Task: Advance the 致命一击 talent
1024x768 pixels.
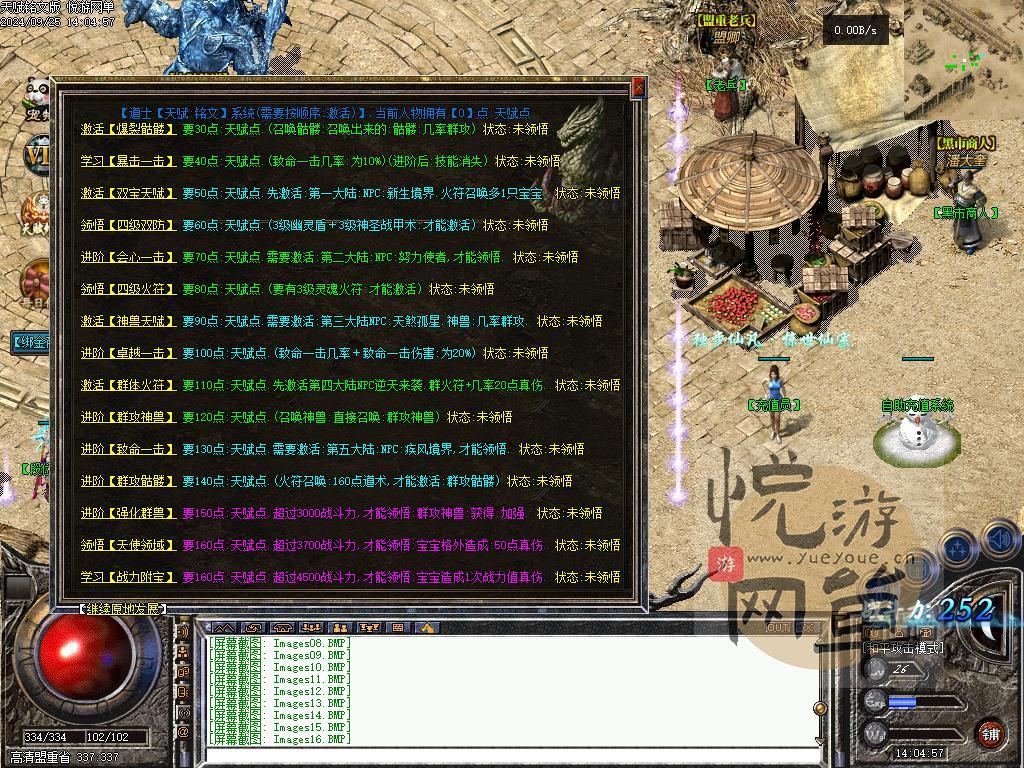Action: [128, 449]
